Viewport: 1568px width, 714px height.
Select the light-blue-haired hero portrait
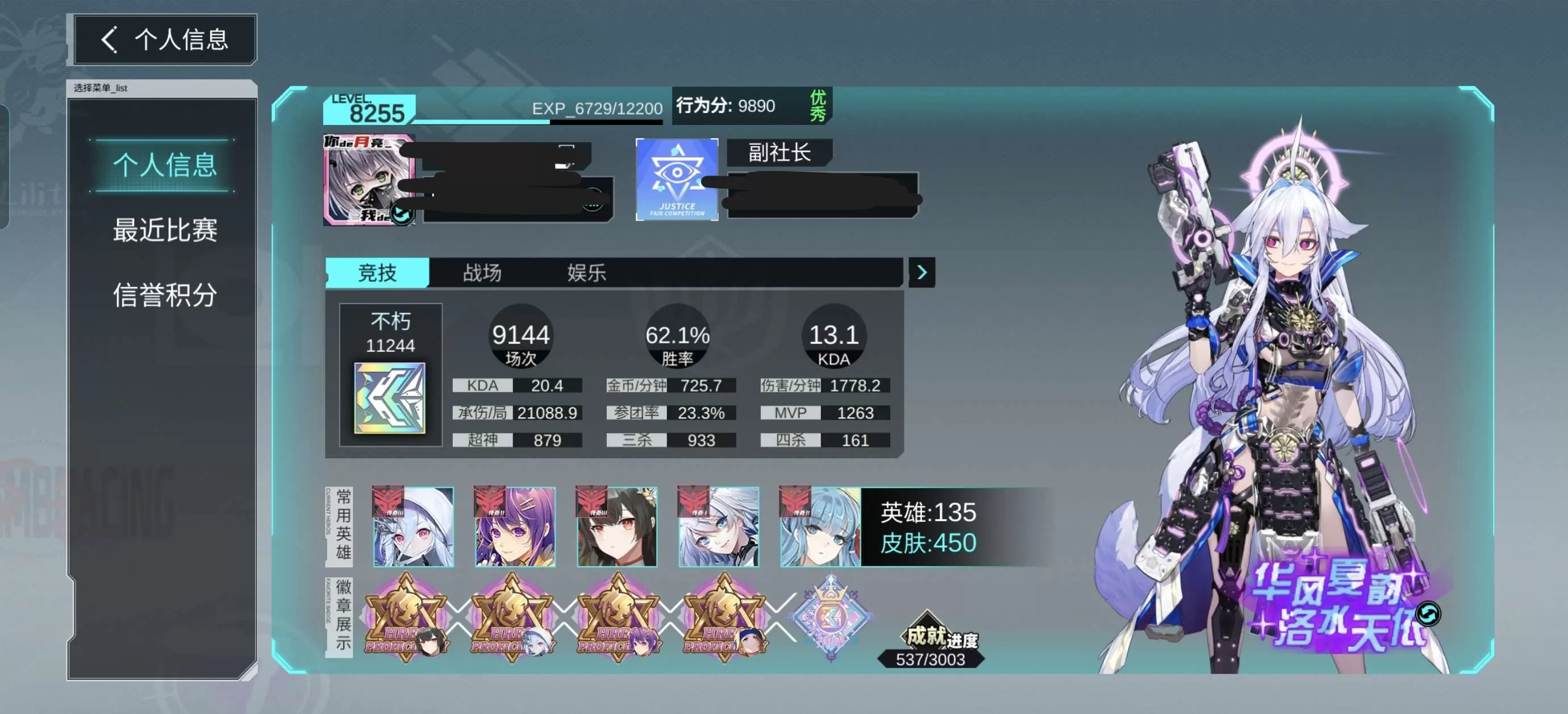coord(820,527)
